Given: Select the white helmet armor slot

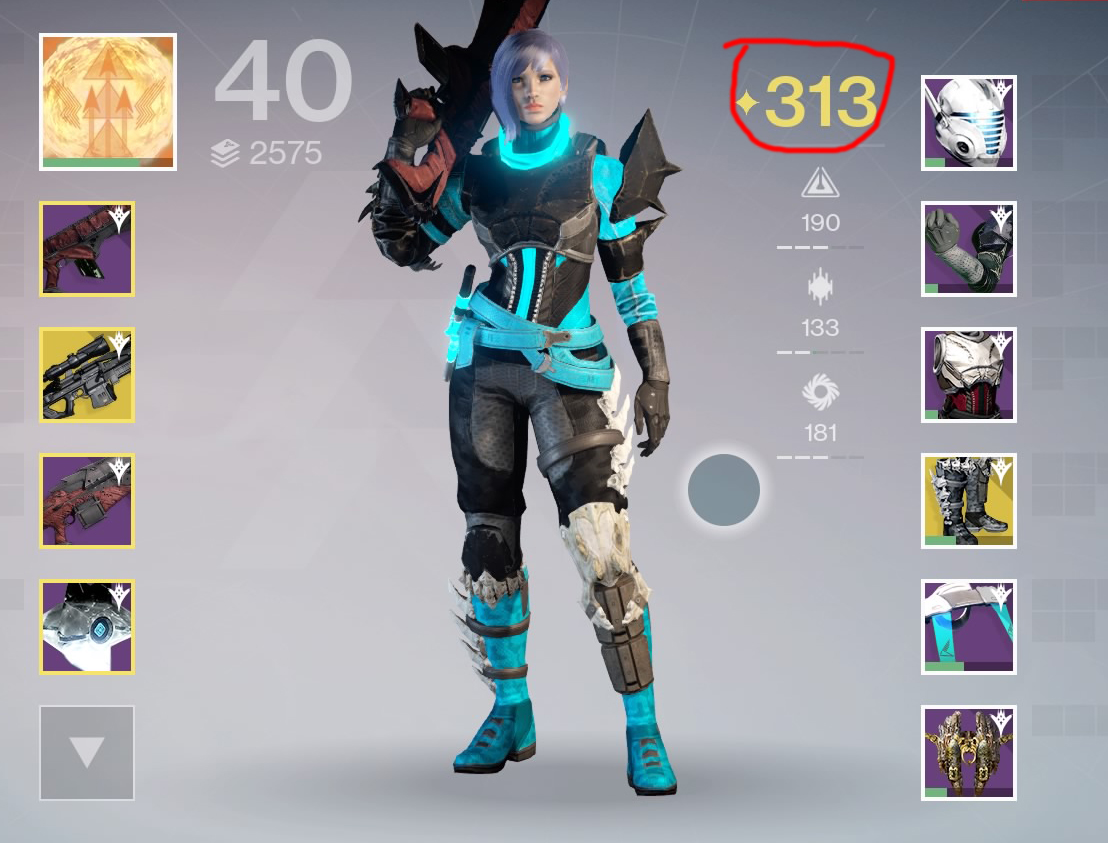Looking at the screenshot, I should (969, 123).
